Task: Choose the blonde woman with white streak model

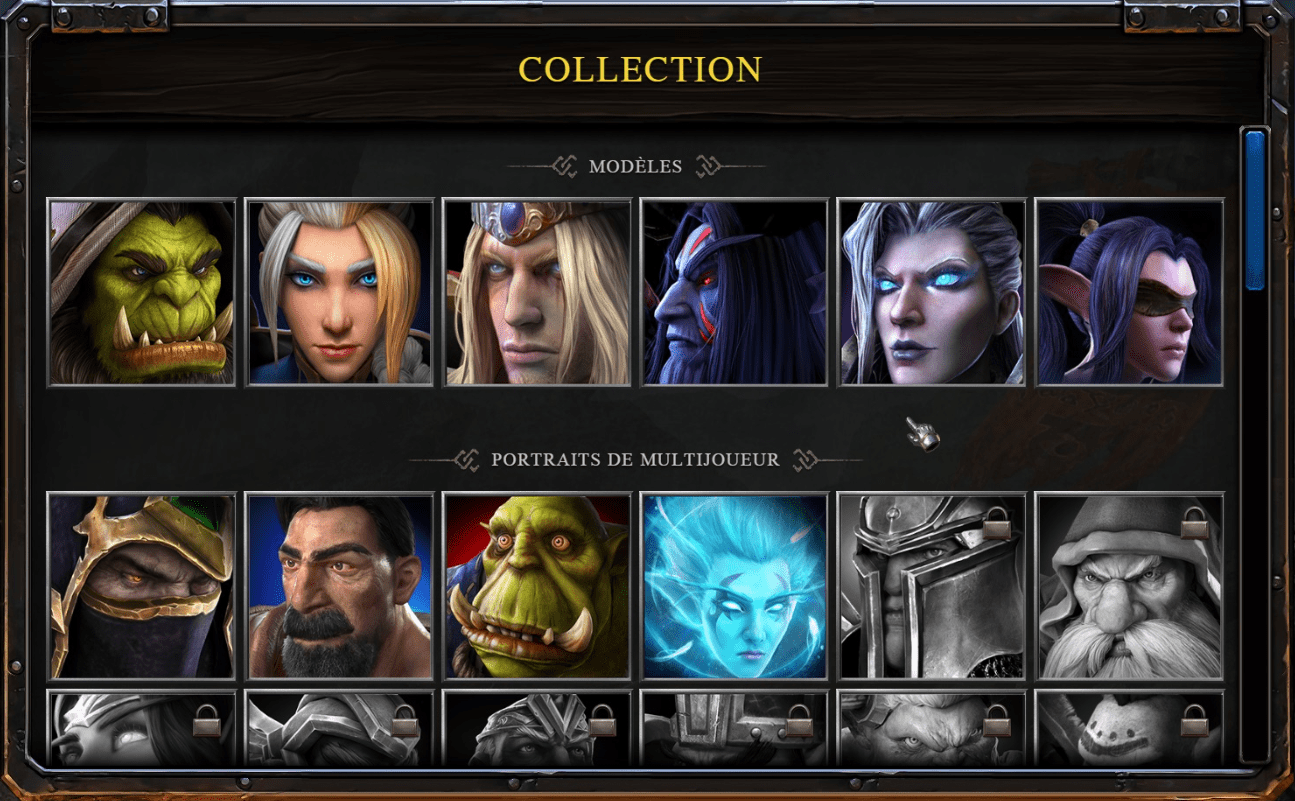Action: pyautogui.click(x=339, y=292)
